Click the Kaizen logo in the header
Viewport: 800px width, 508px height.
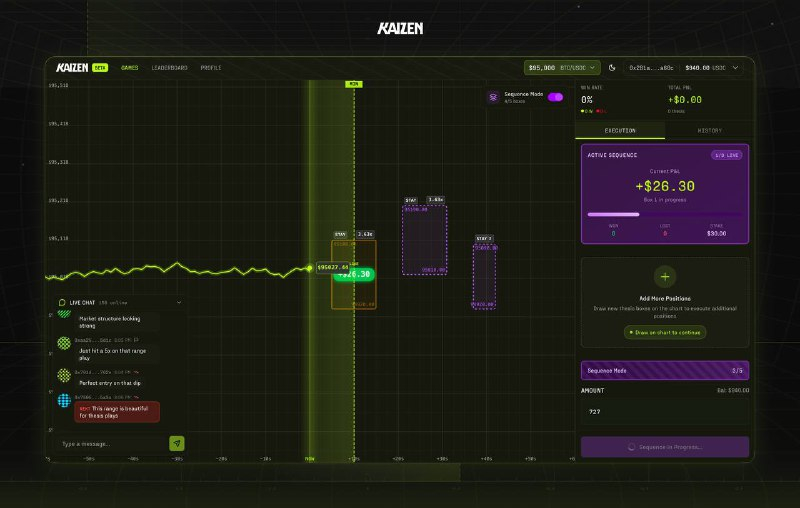click(69, 68)
